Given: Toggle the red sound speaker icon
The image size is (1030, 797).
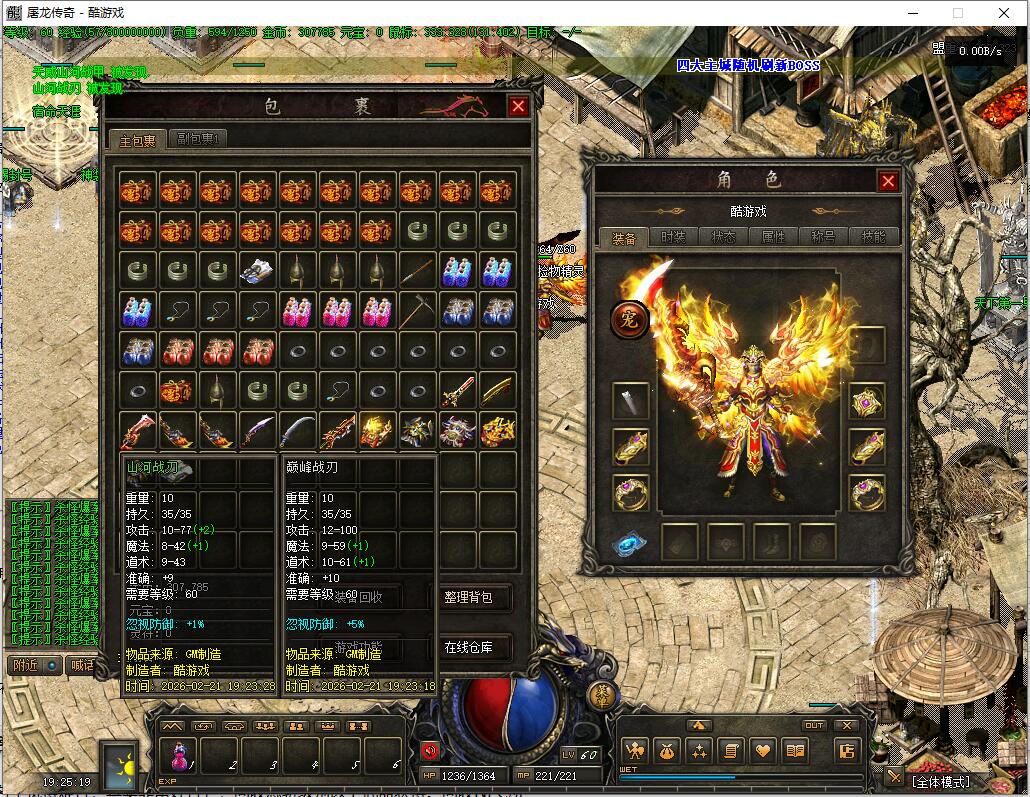Looking at the screenshot, I should point(431,750).
